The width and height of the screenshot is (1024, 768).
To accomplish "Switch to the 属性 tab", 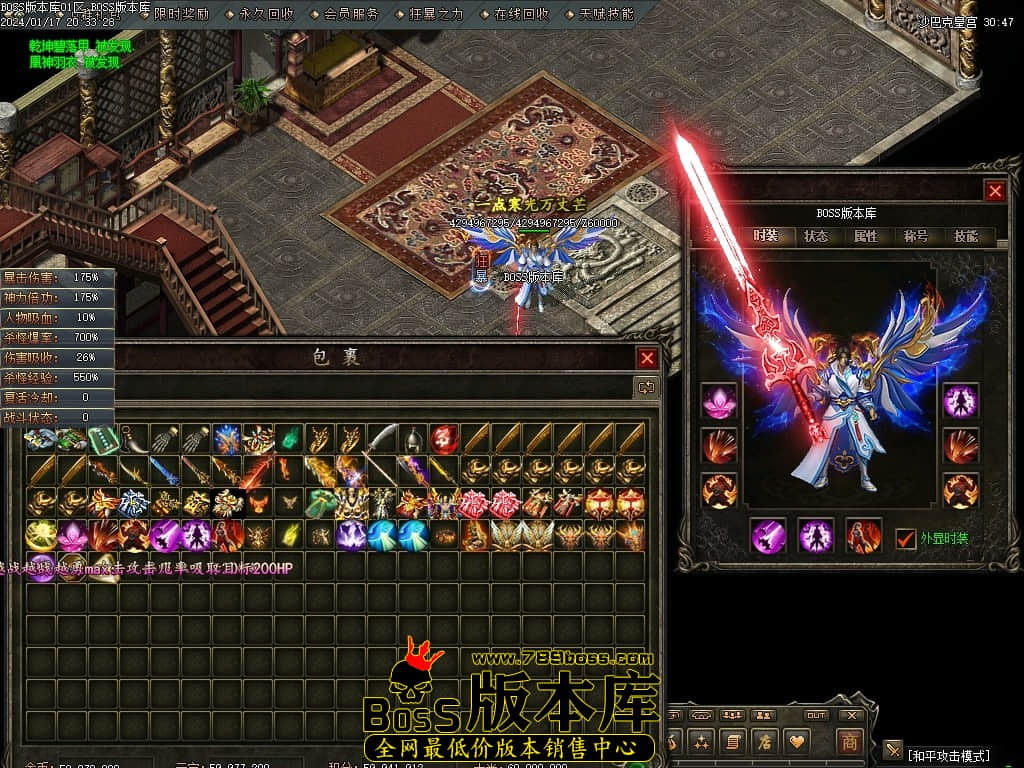I will click(866, 237).
